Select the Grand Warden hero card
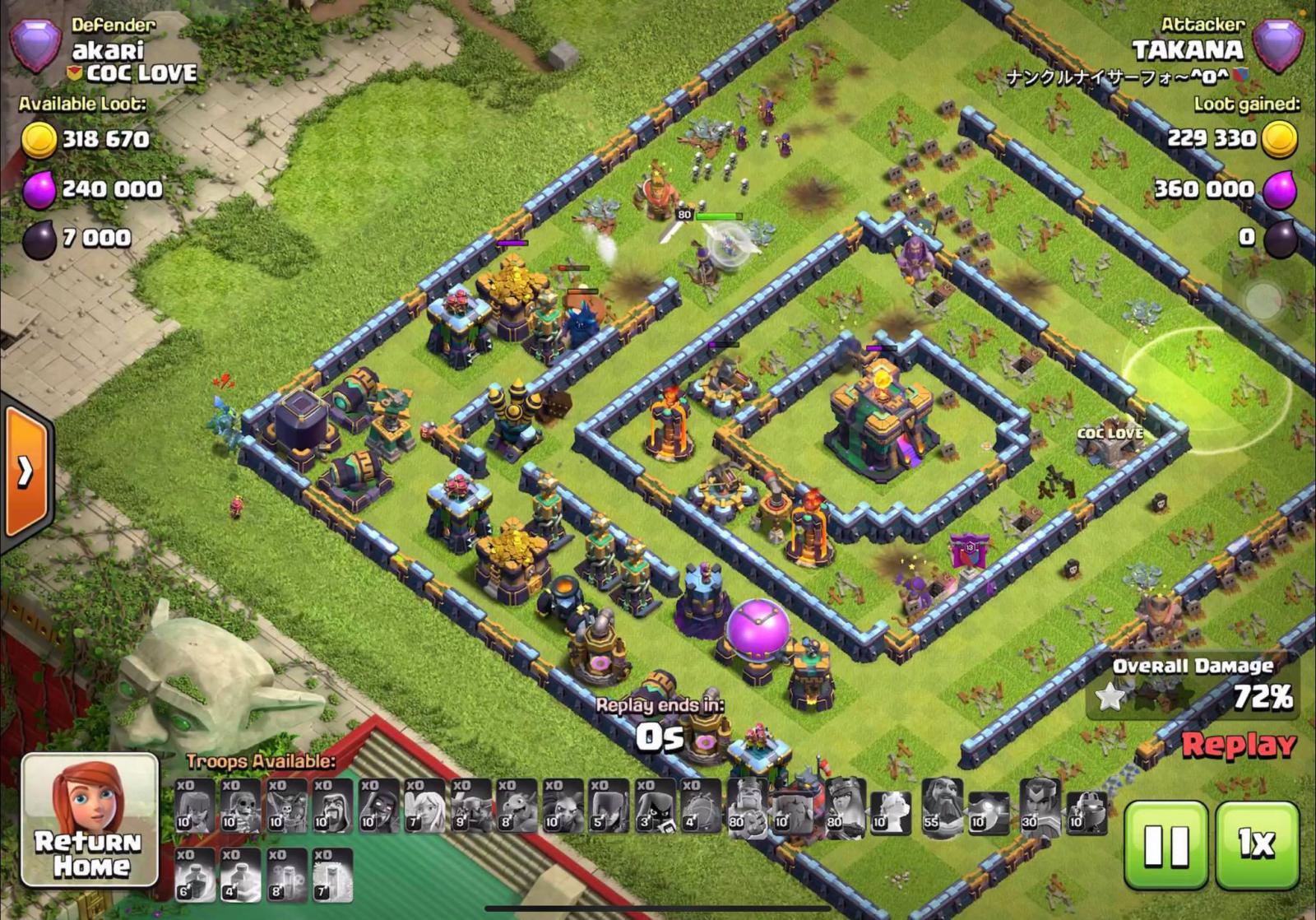Viewport: 1316px width, 920px height. pyautogui.click(x=943, y=805)
